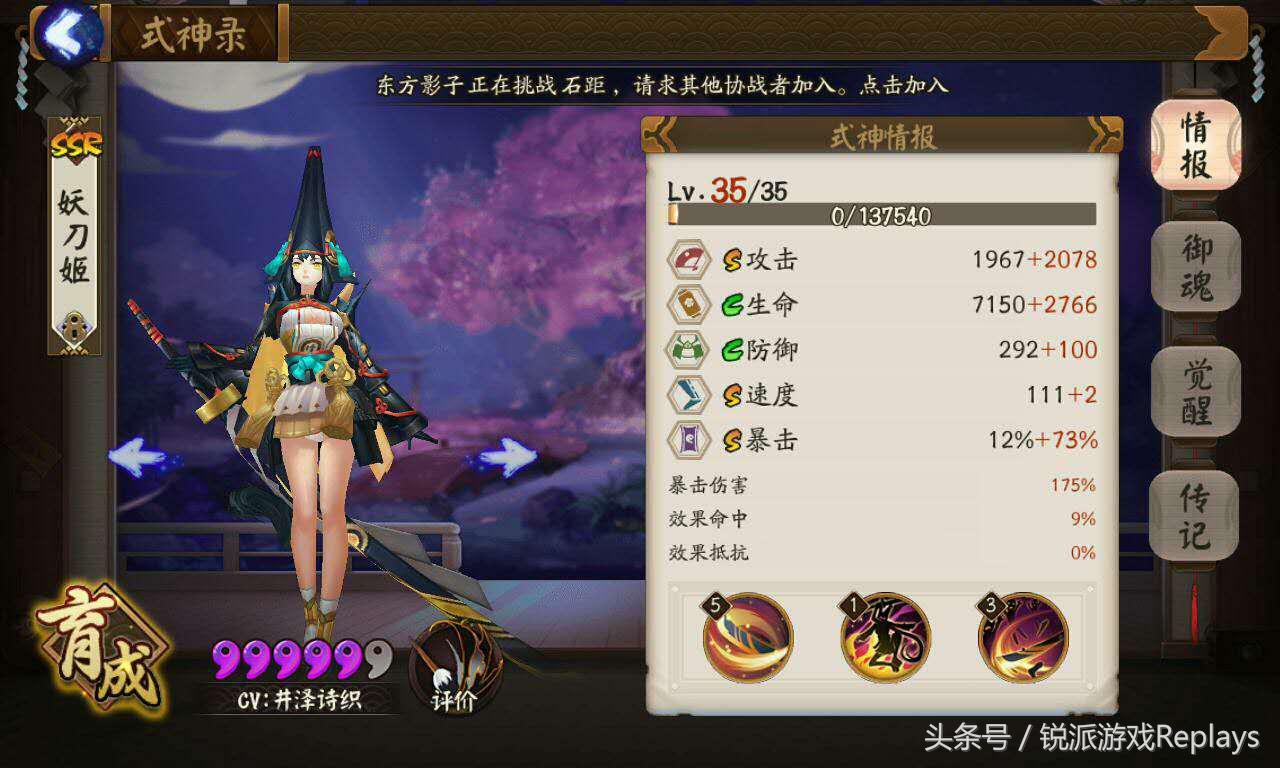Select the 攻击 attack stat icon
The height and width of the screenshot is (768, 1280).
coord(687,259)
